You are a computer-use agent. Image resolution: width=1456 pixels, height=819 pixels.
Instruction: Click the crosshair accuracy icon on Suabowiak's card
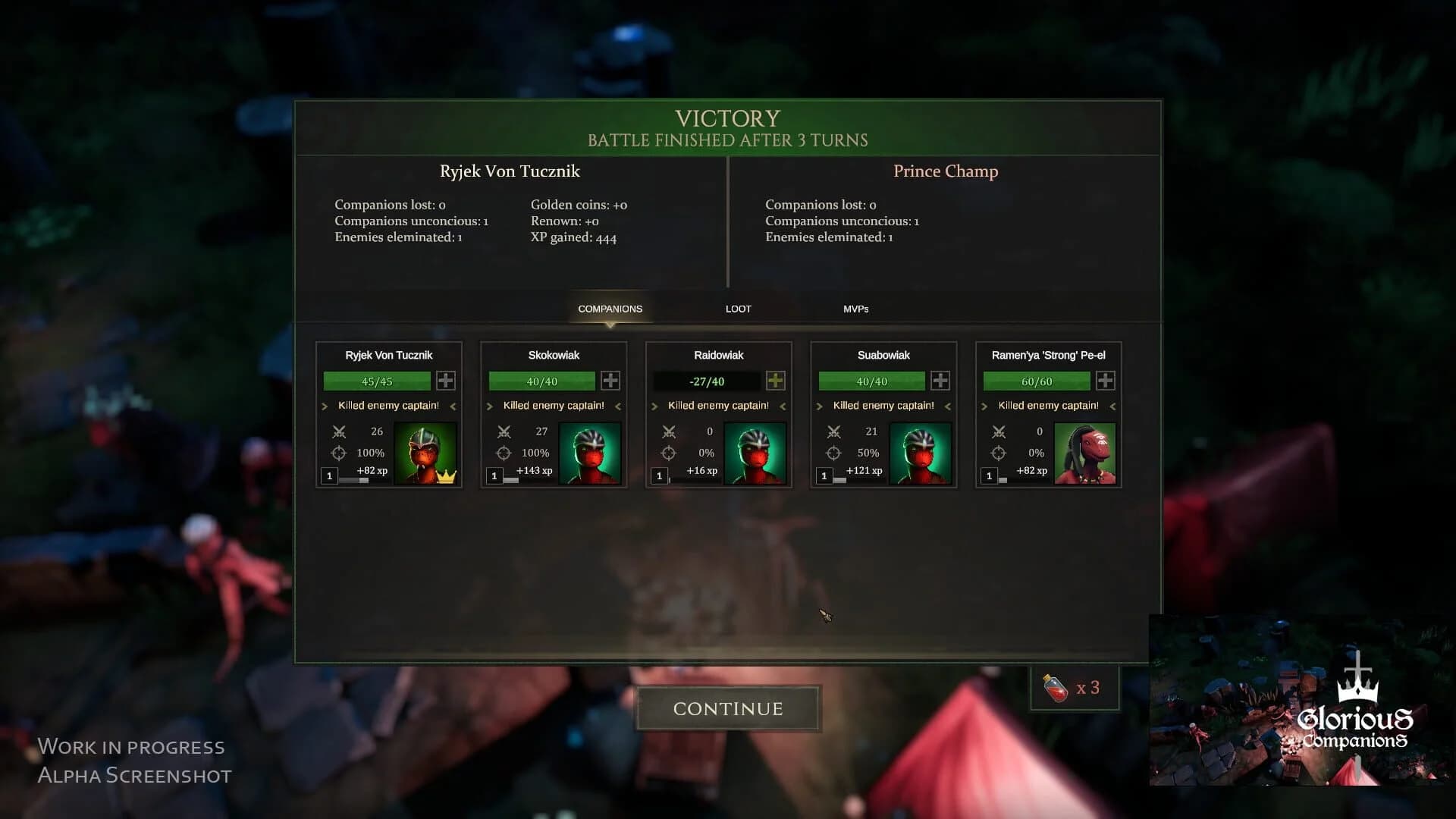(834, 453)
